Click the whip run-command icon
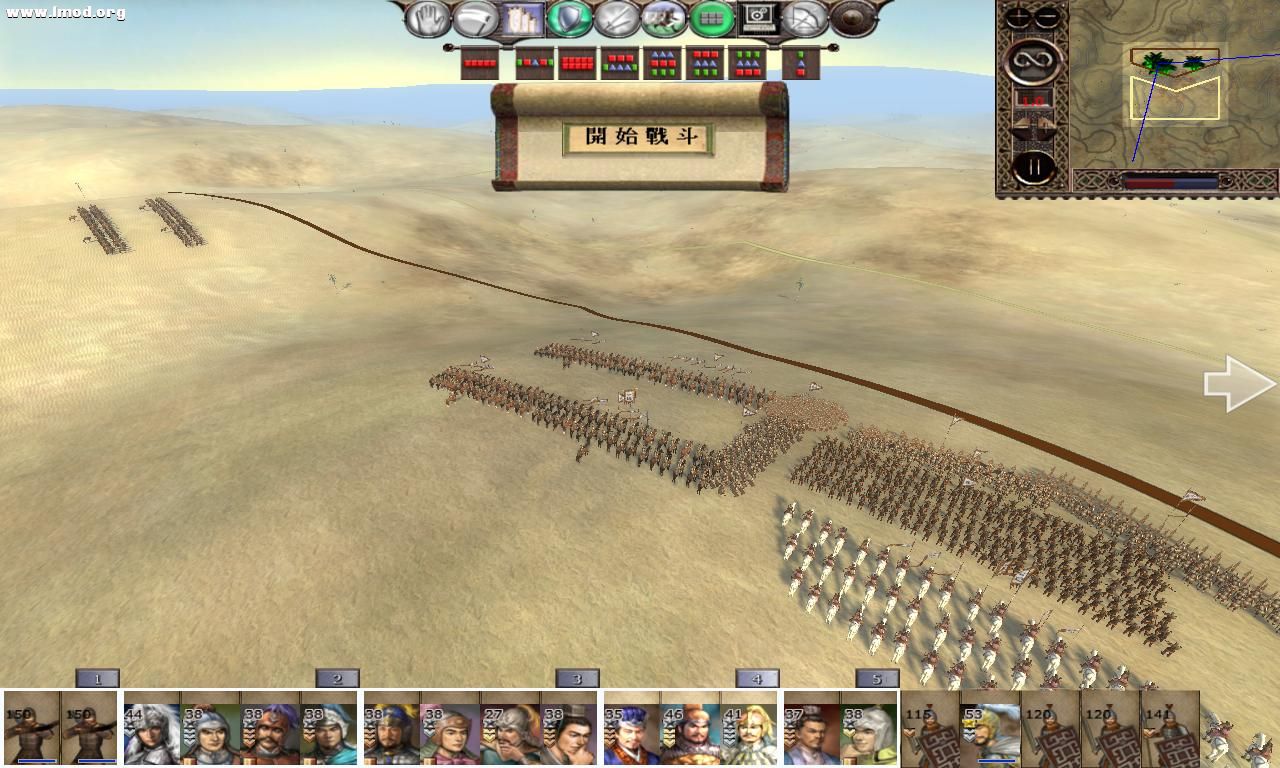Viewport: 1280px width, 768px height. (x=477, y=19)
